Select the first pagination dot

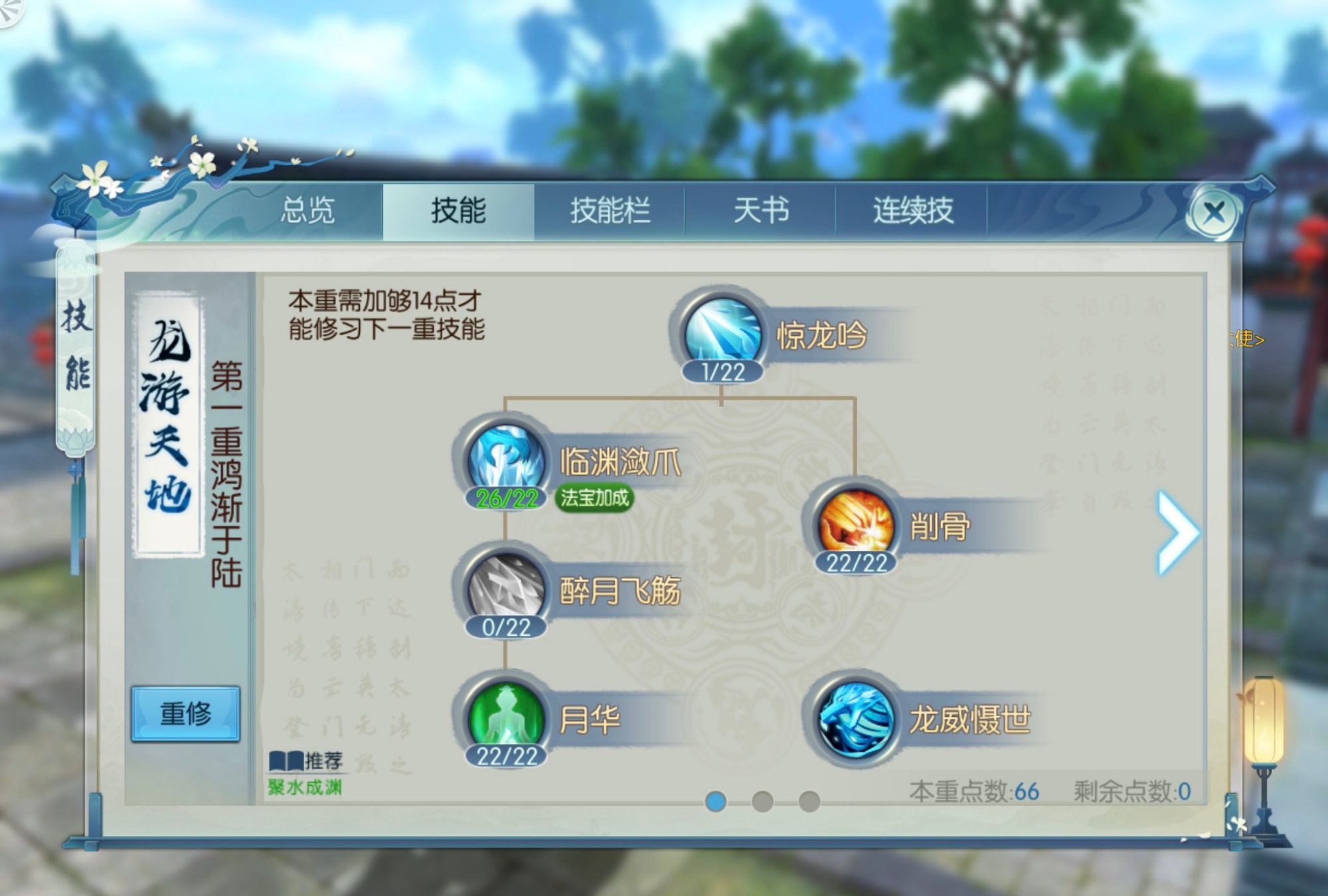tap(714, 802)
